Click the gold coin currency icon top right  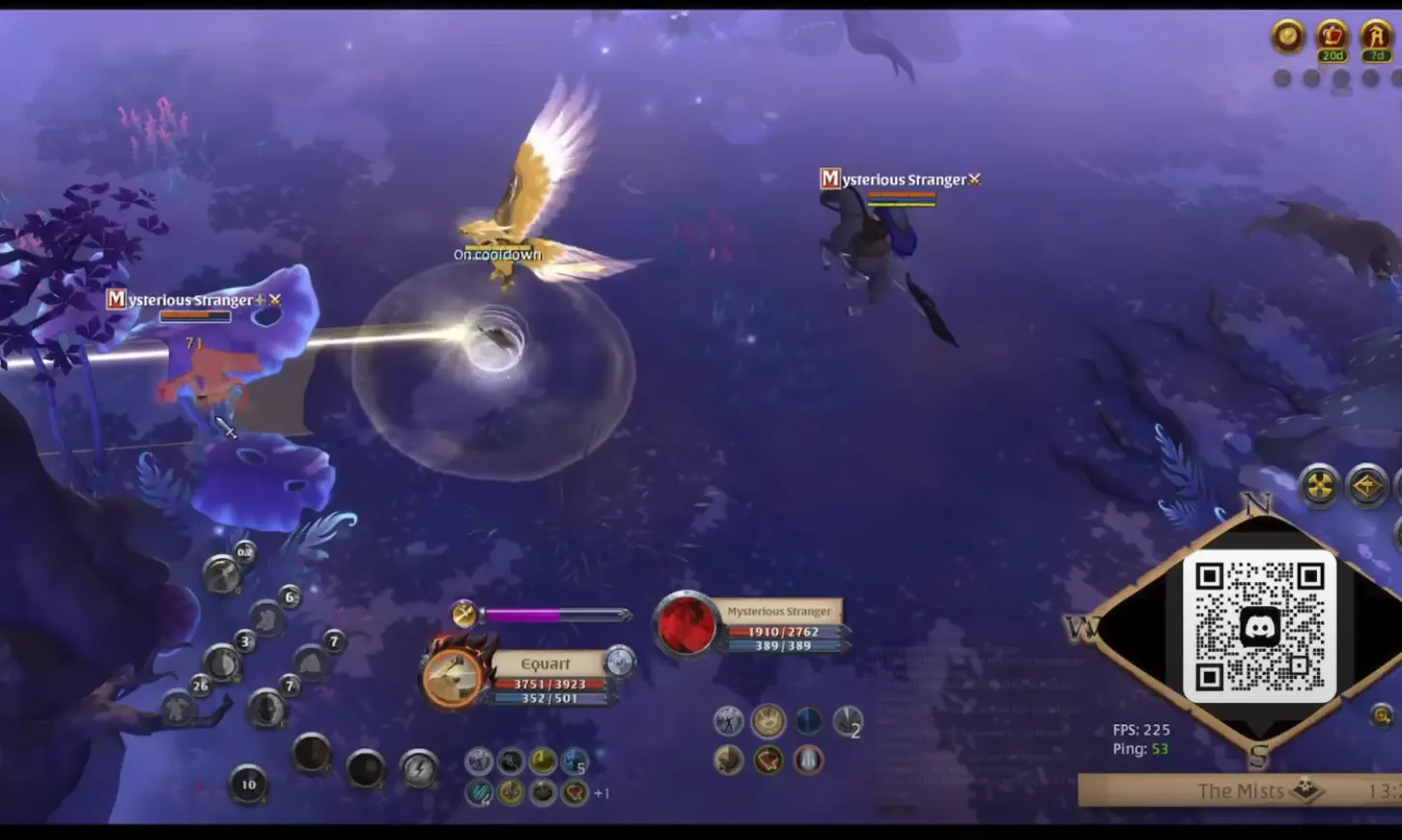[x=1286, y=39]
